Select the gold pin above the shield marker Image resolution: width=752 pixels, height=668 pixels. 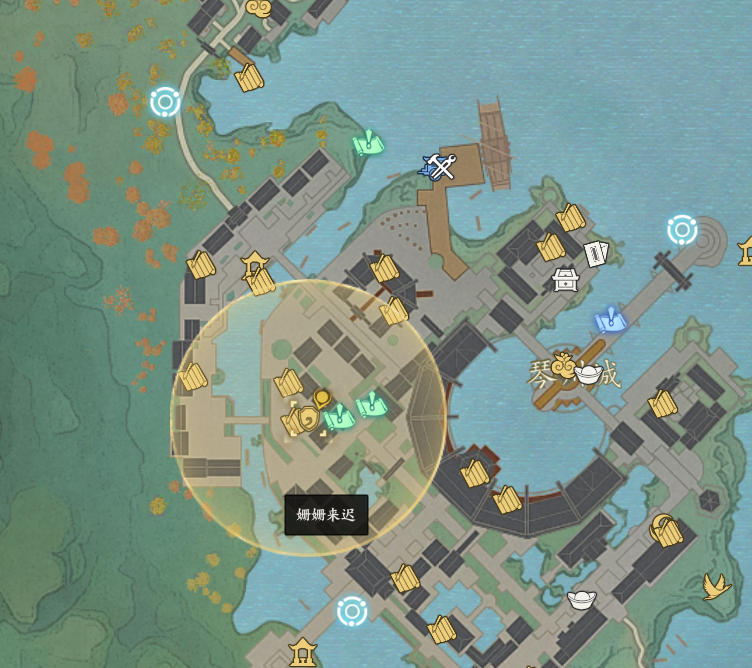pyautogui.click(x=322, y=398)
